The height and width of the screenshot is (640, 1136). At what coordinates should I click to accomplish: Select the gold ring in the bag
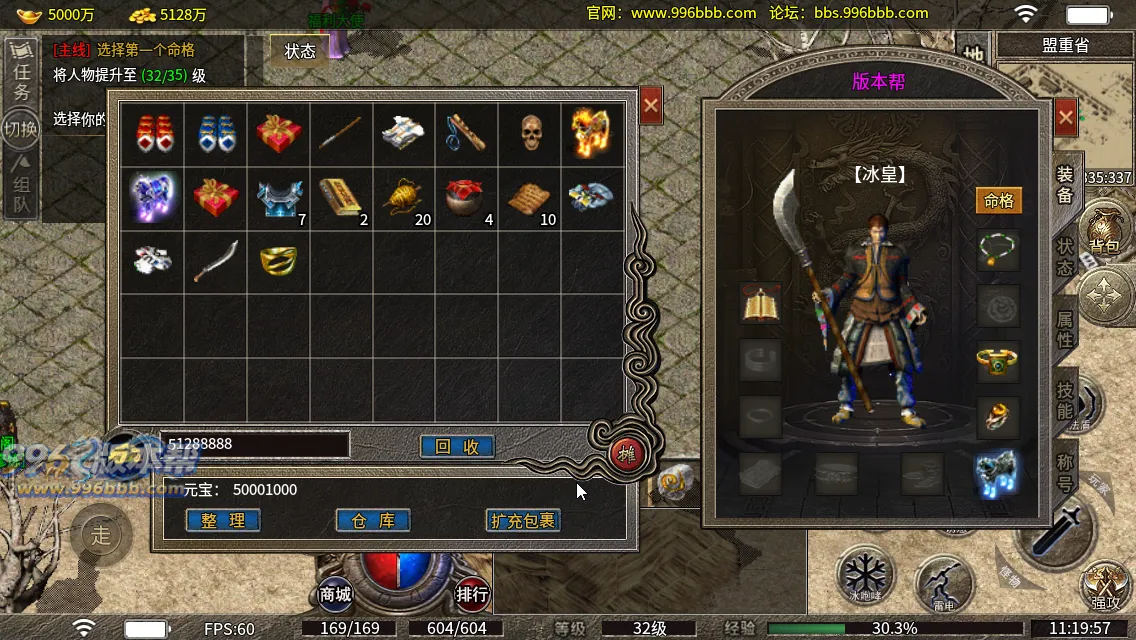pyautogui.click(x=277, y=260)
